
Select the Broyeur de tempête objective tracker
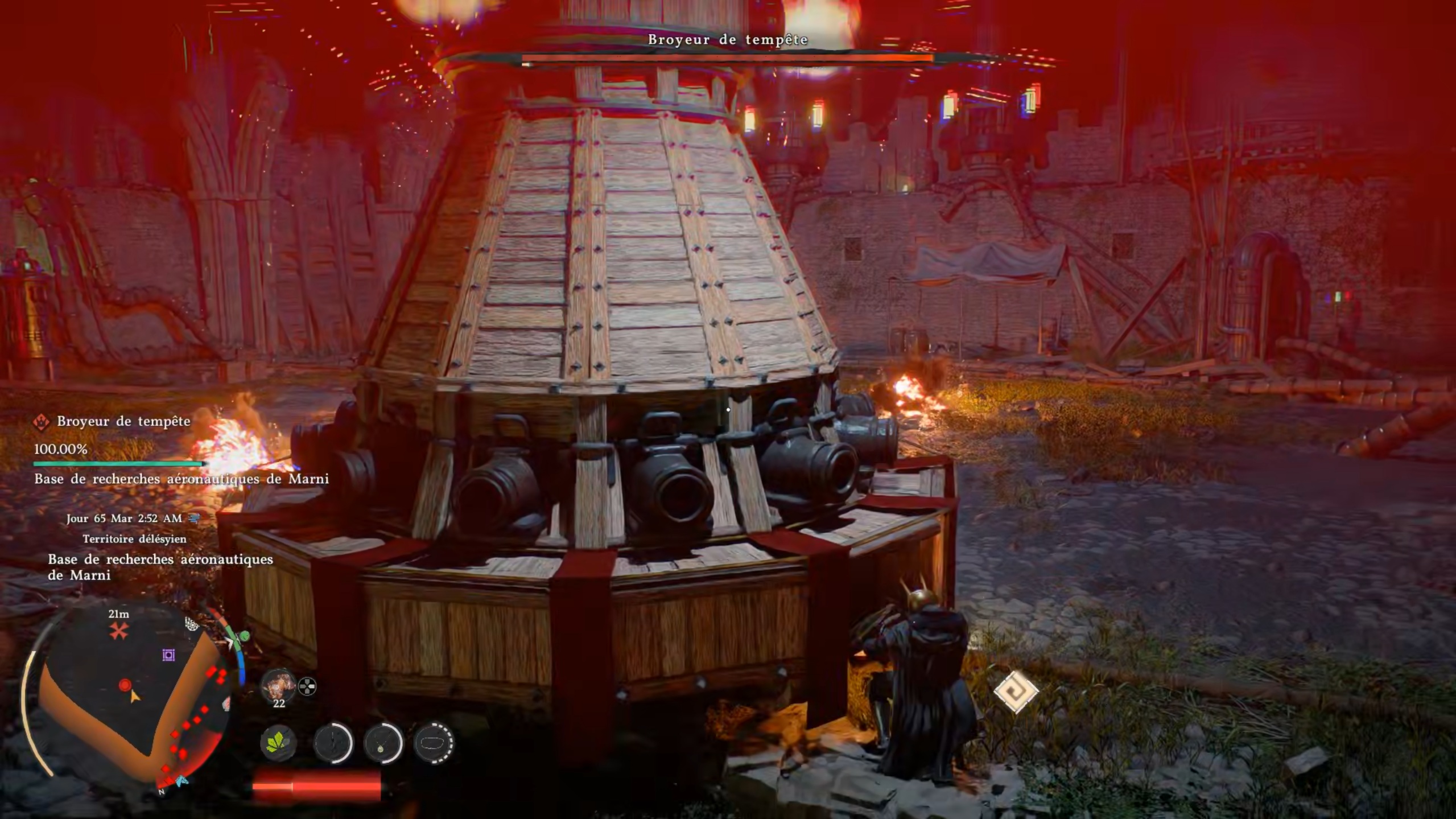click(x=123, y=421)
